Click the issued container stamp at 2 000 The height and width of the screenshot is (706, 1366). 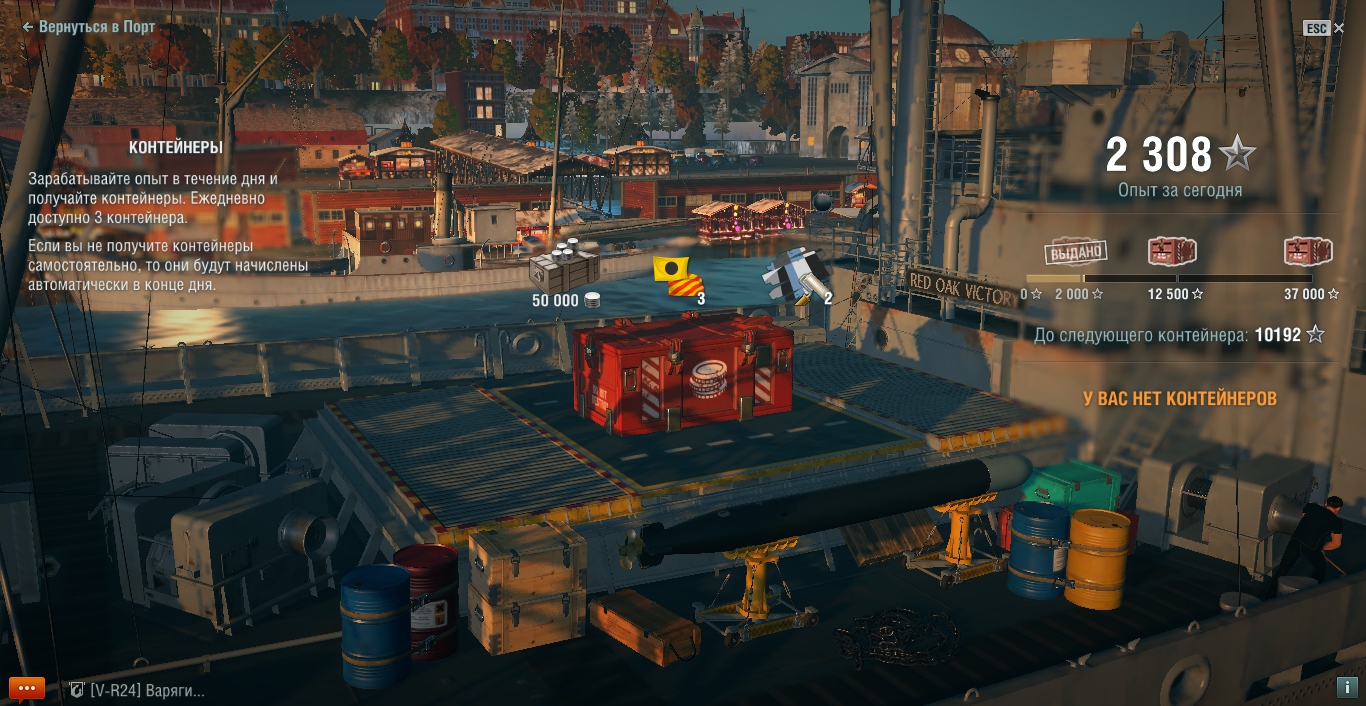[1075, 252]
